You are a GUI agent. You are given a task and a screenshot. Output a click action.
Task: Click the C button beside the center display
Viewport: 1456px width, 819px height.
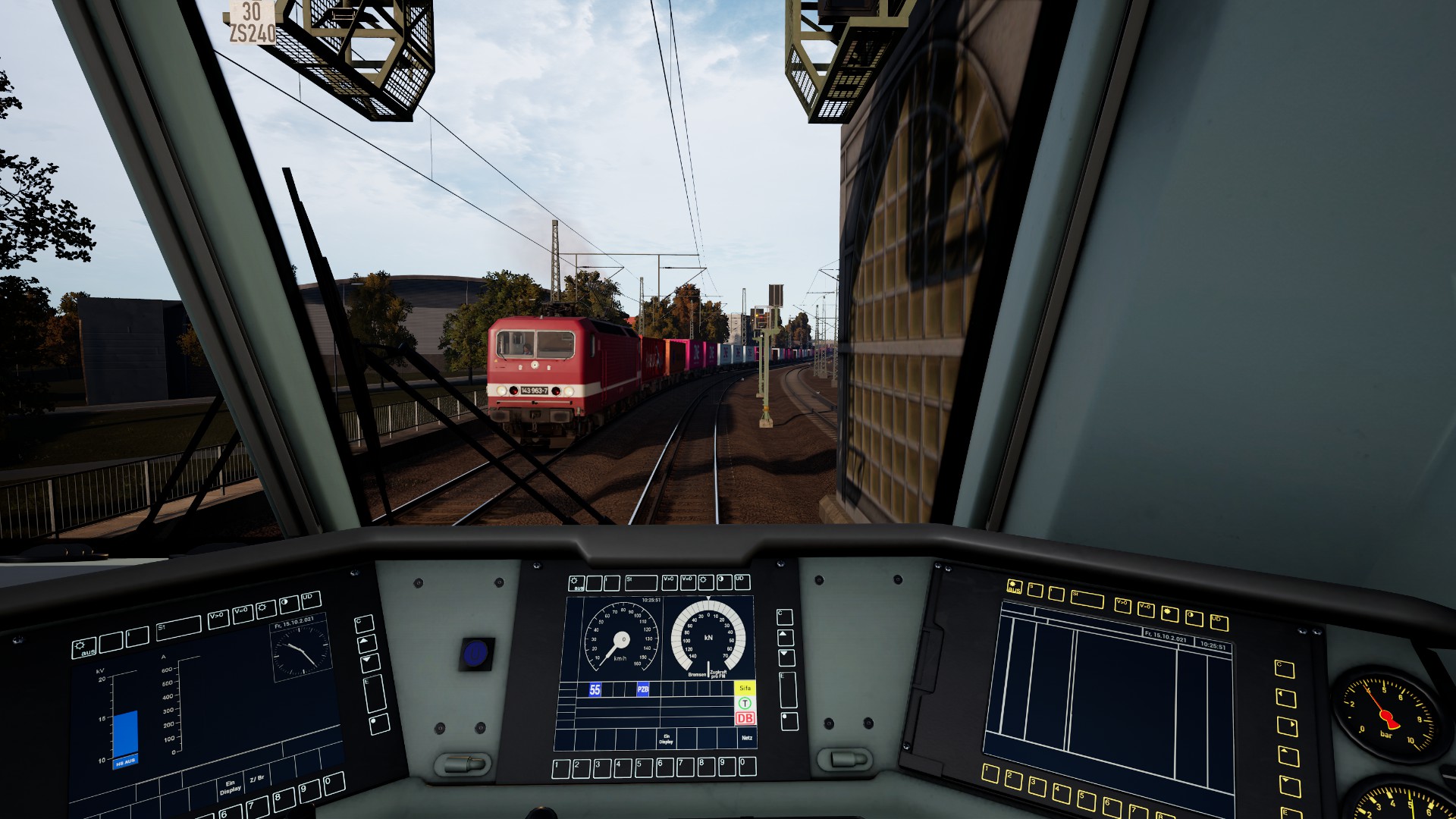click(x=785, y=616)
